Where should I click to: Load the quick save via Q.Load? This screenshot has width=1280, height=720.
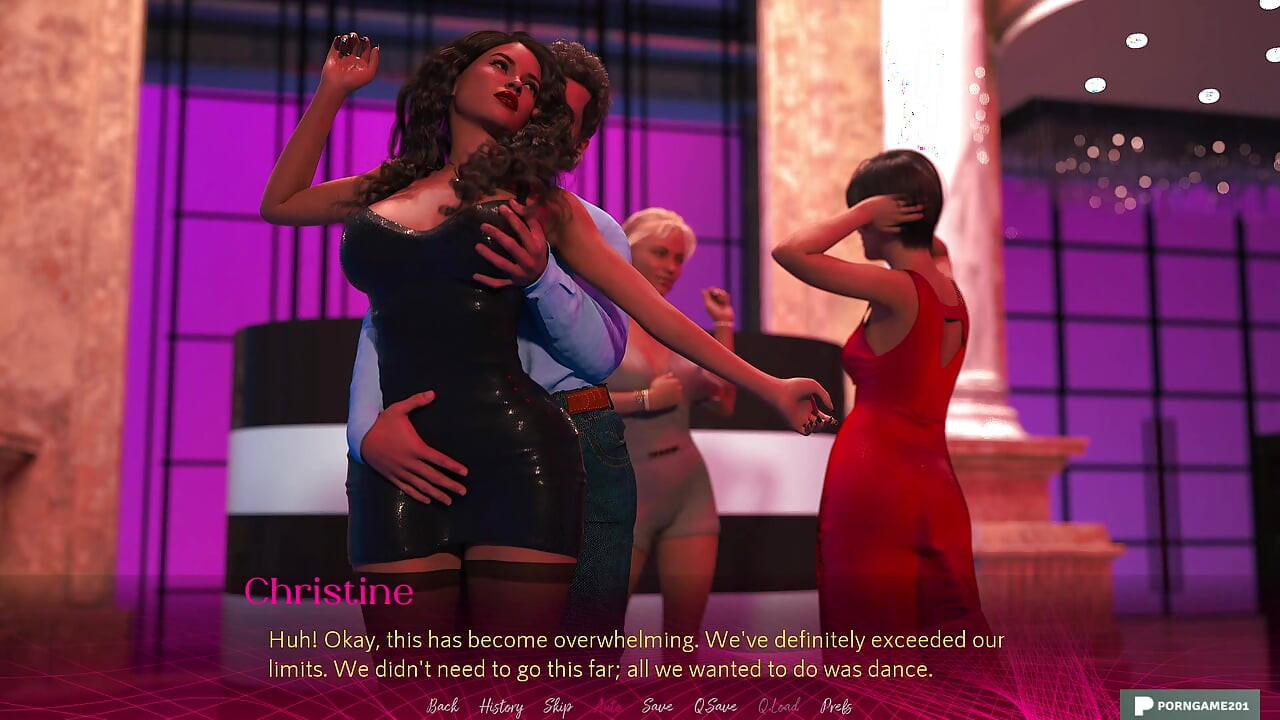776,707
